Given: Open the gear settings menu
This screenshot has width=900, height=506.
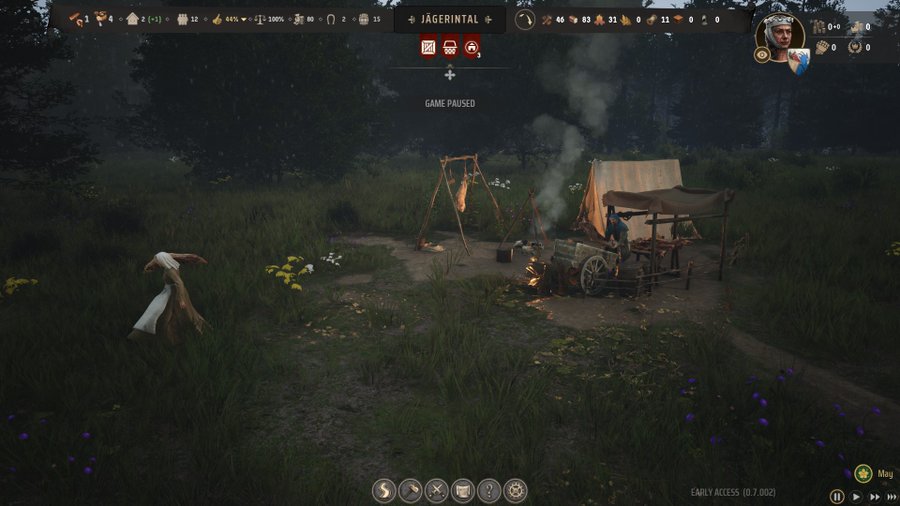Looking at the screenshot, I should tap(515, 491).
